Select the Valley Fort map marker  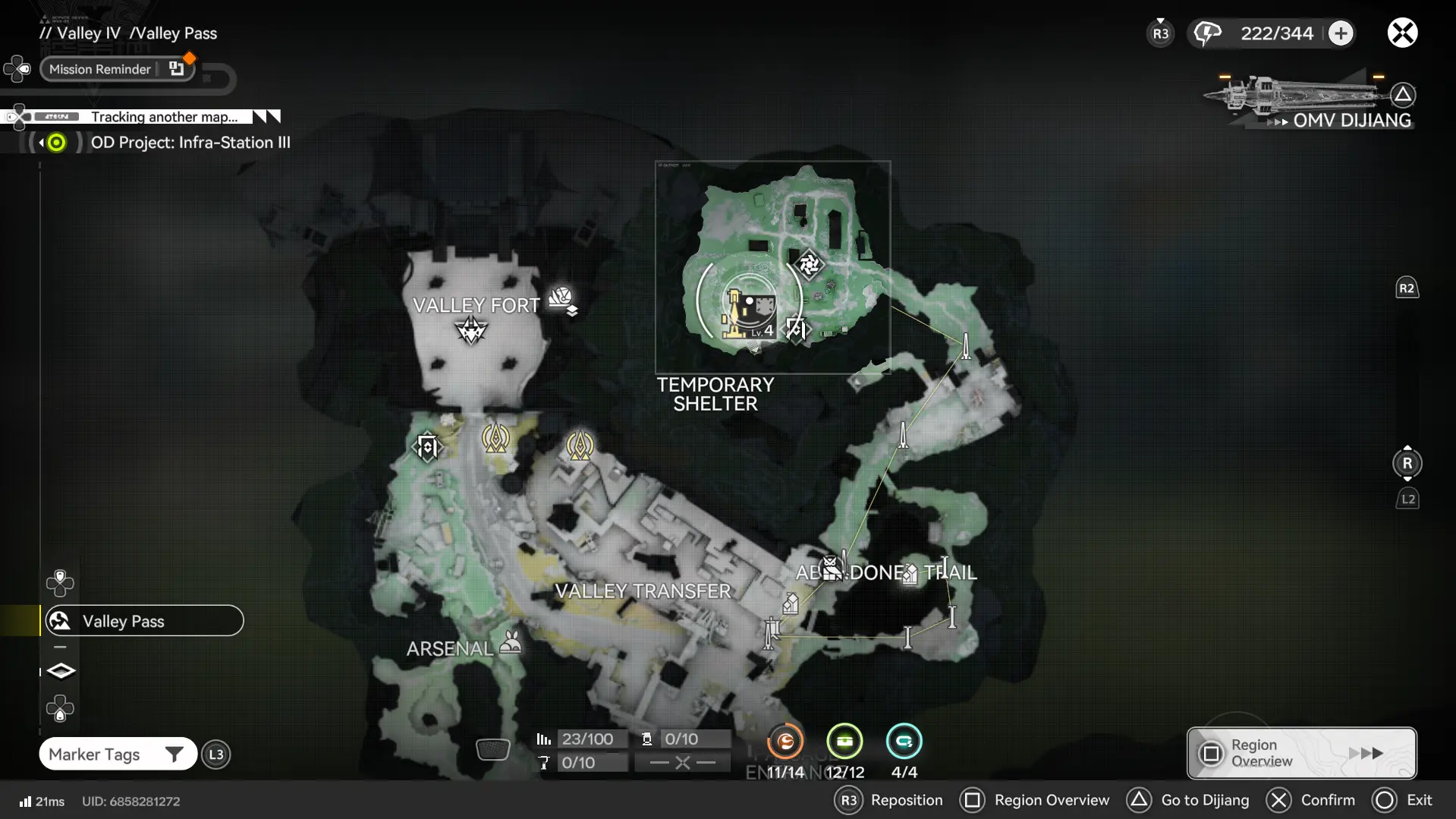[x=471, y=330]
